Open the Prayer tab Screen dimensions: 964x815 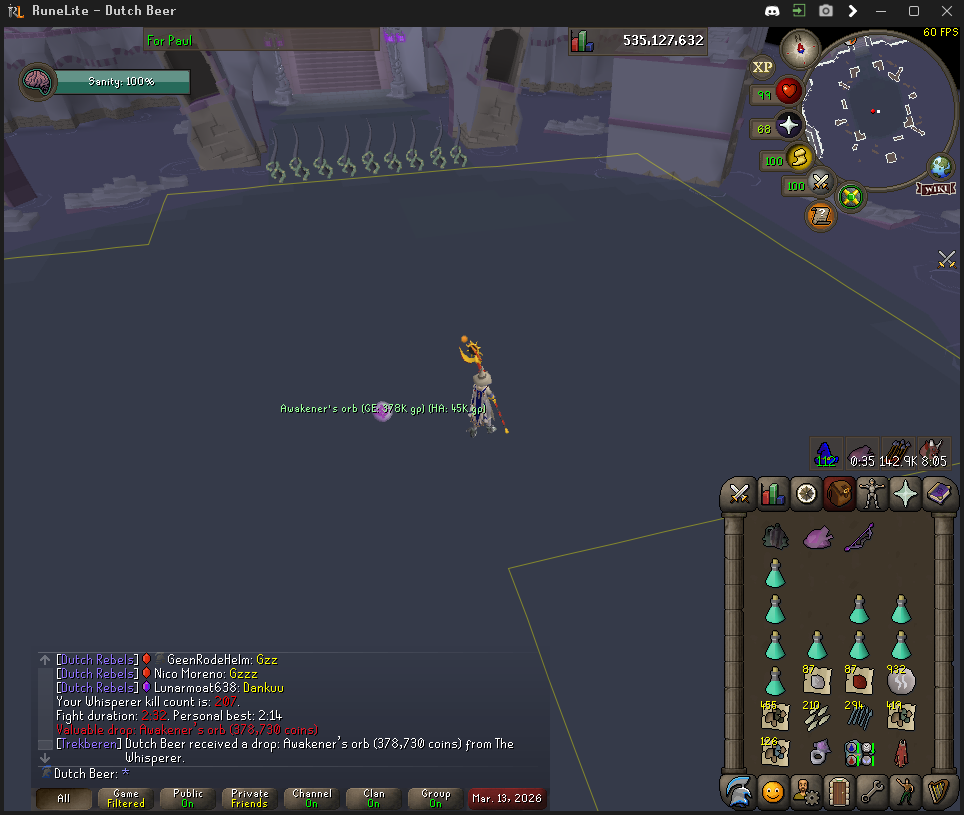pyautogui.click(x=905, y=494)
